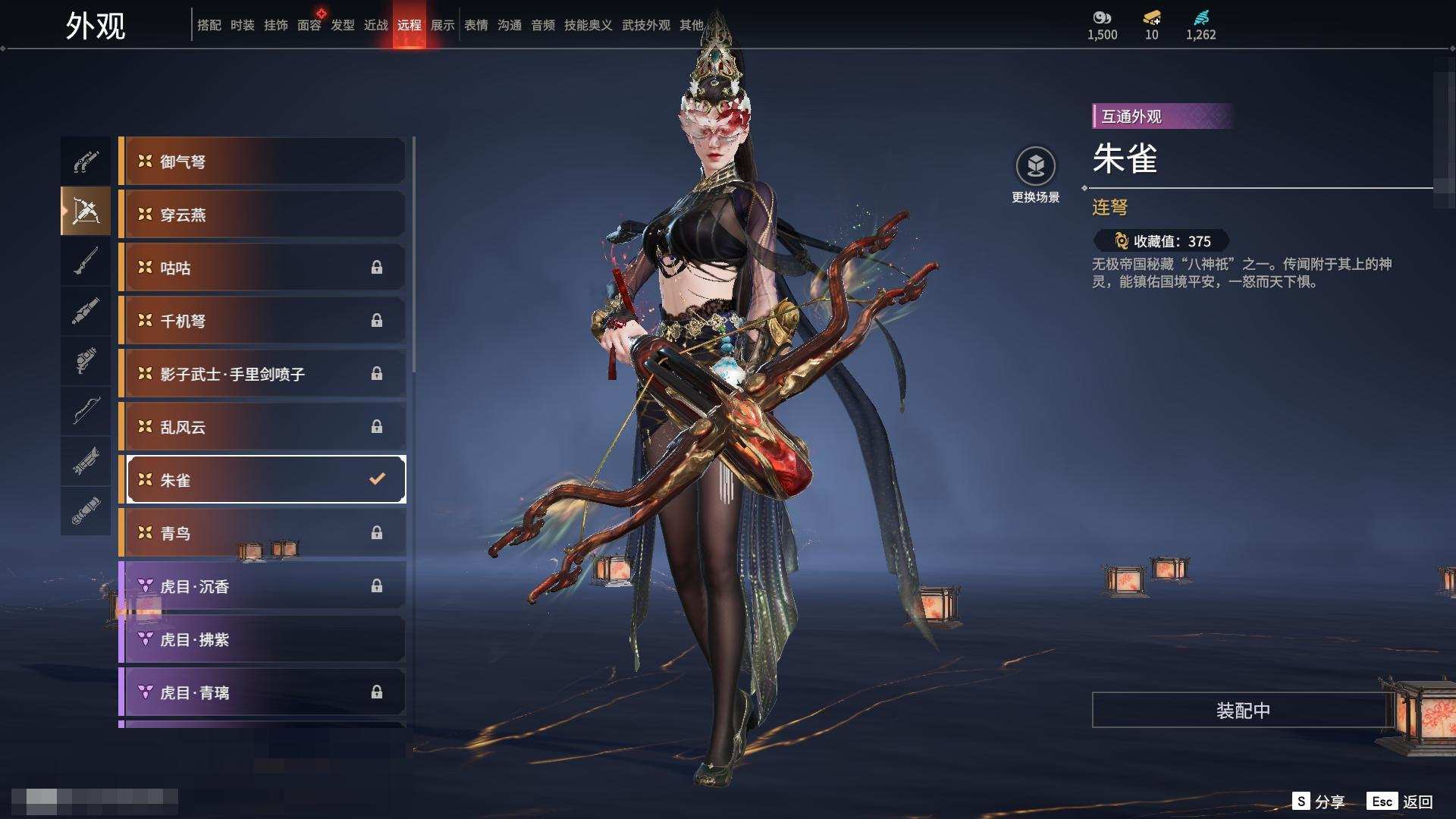Open the 挂饰 tab
This screenshot has width=1456, height=819.
(x=276, y=25)
